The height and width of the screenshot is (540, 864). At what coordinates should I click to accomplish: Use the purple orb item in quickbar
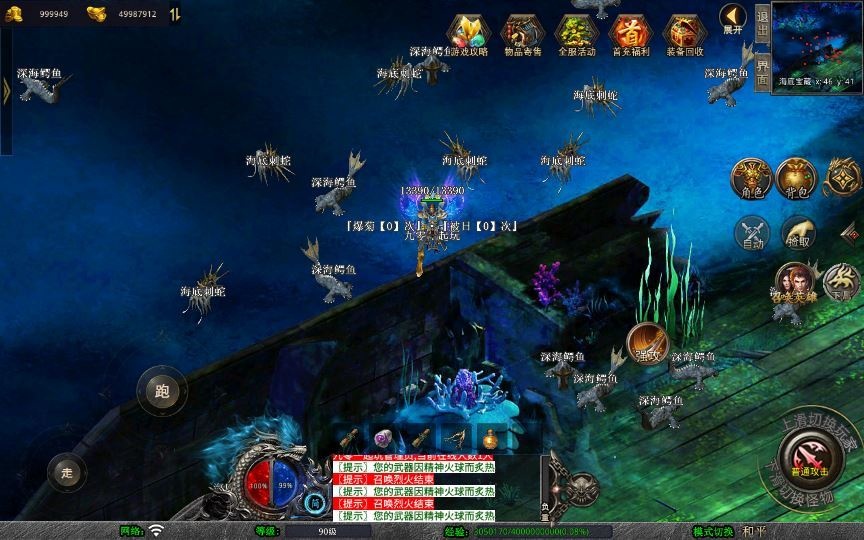click(383, 438)
